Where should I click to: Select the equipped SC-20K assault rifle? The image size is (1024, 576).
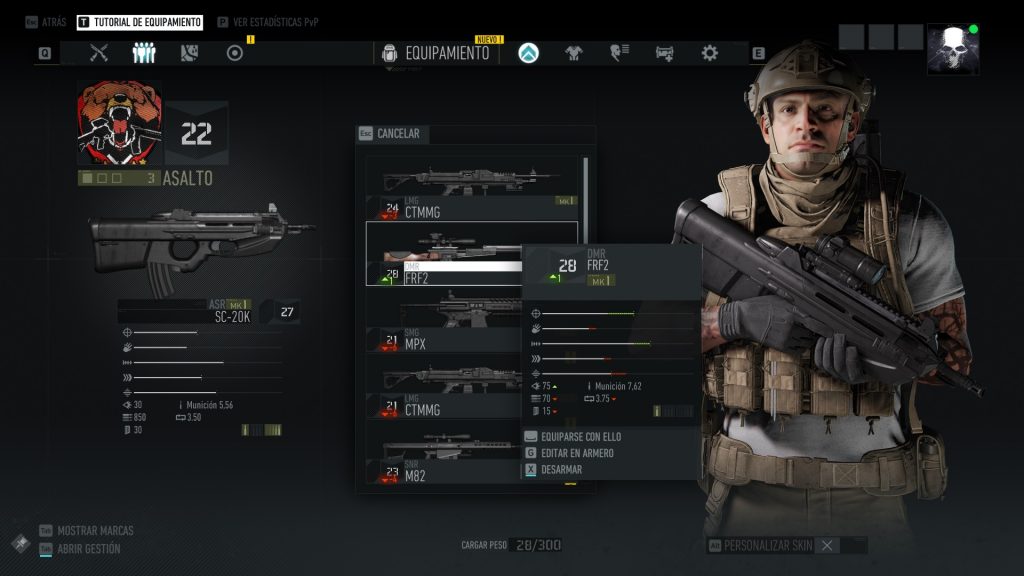[x=200, y=245]
